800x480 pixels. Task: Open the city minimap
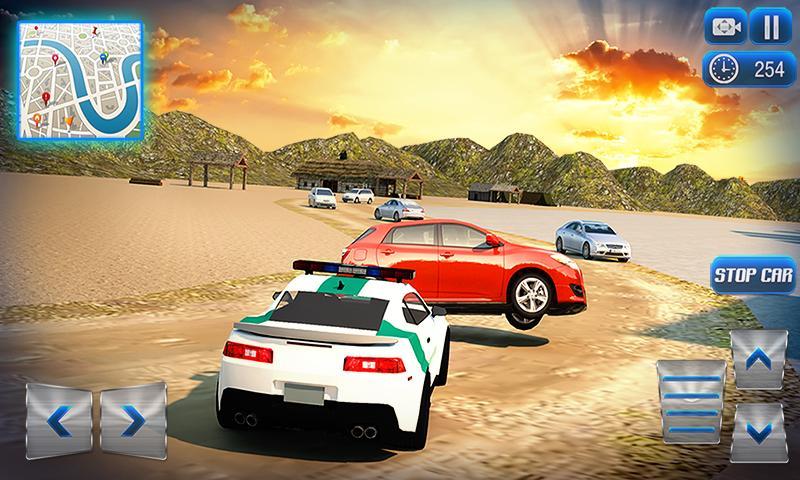pos(81,81)
